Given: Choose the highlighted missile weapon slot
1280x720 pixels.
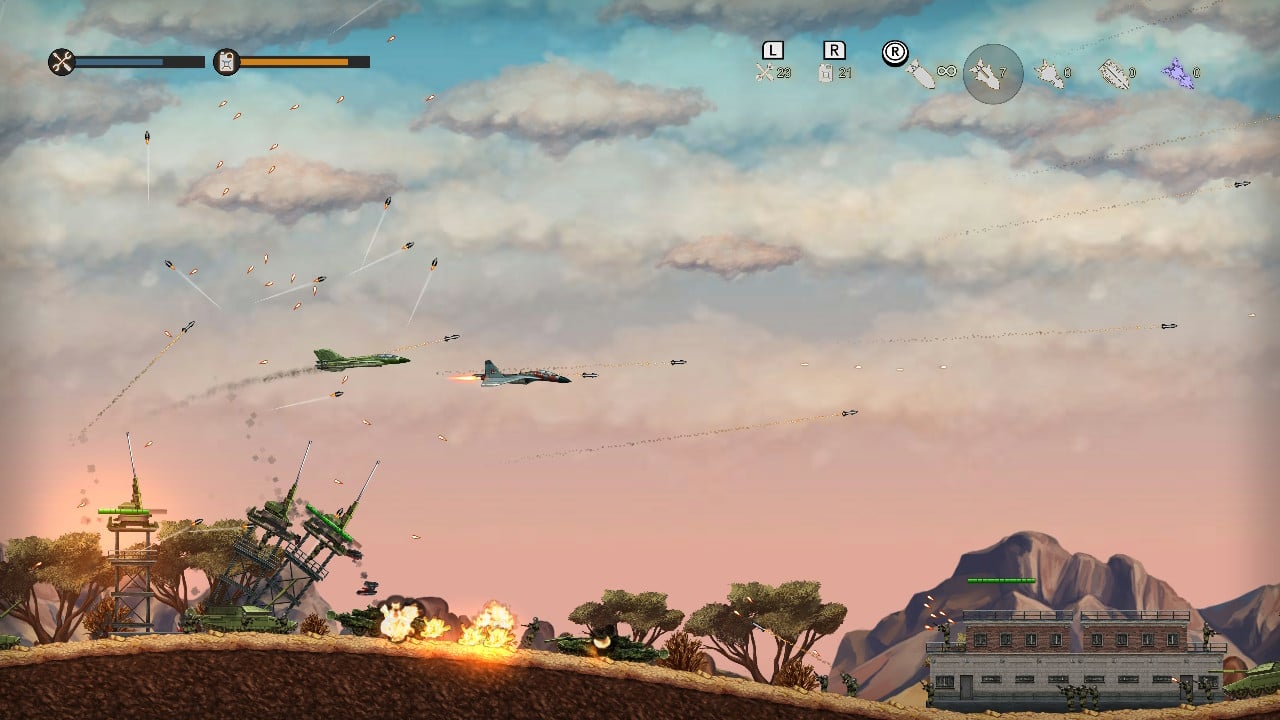Looking at the screenshot, I should pos(992,73).
